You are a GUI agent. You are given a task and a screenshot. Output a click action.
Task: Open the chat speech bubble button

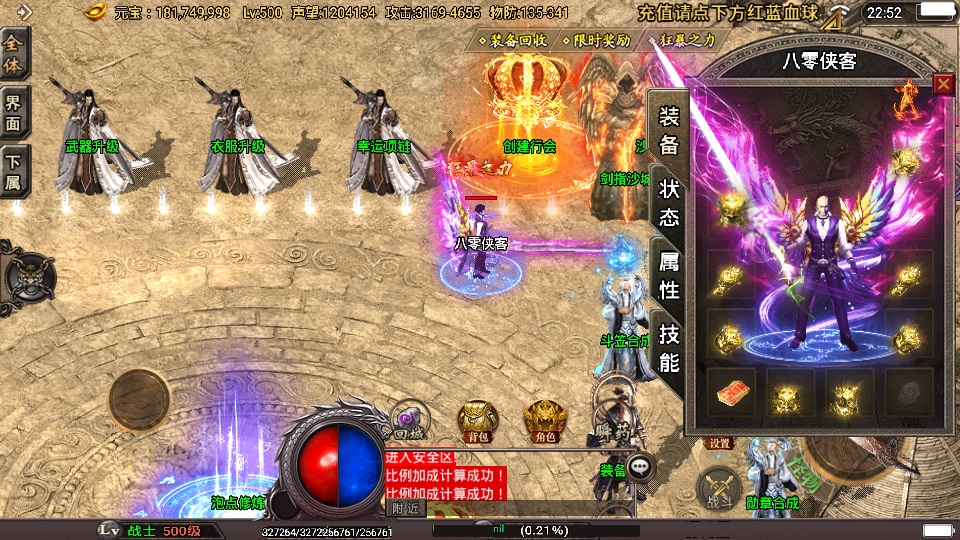[641, 465]
